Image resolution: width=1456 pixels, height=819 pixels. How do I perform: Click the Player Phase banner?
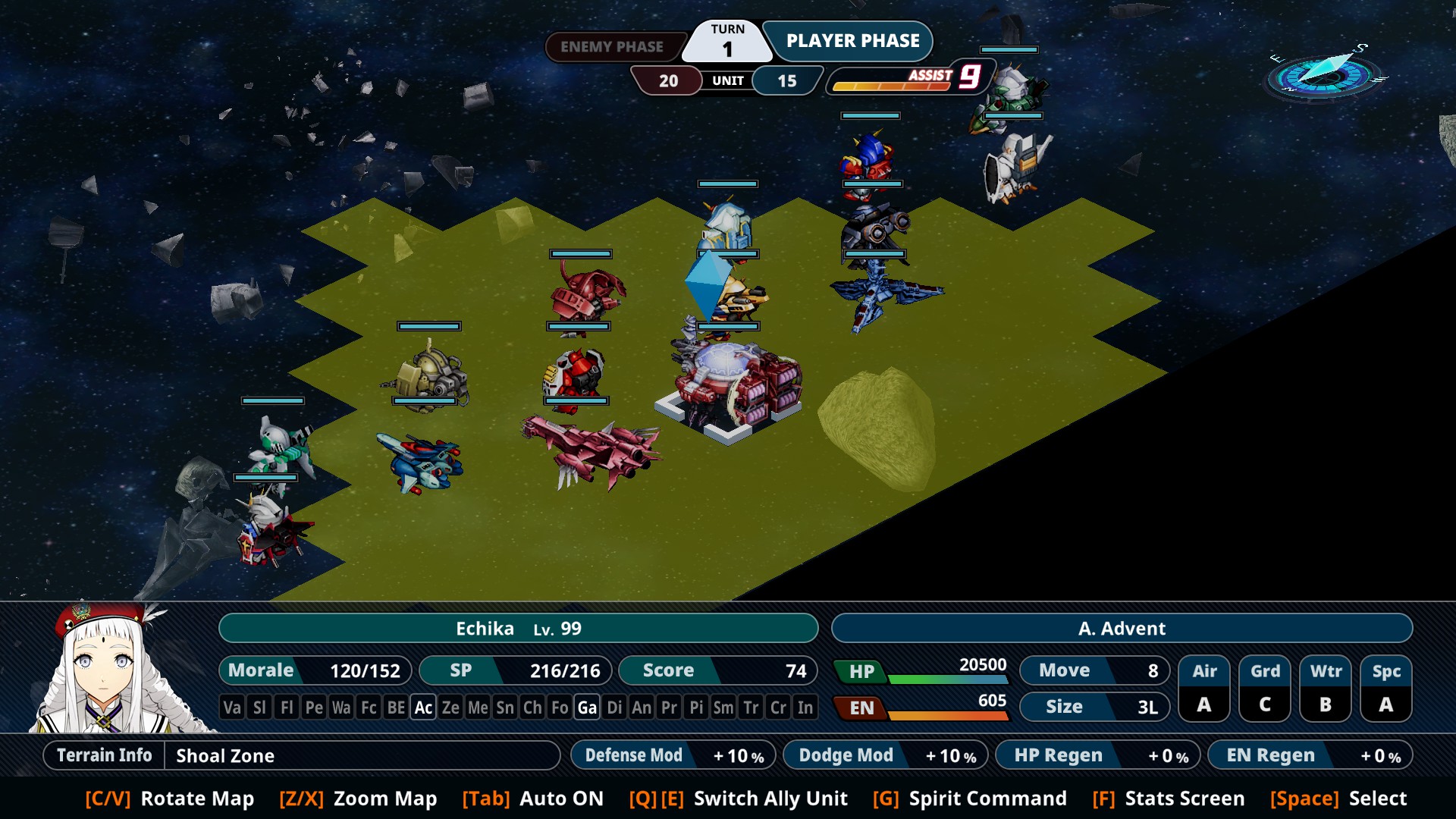[x=852, y=41]
